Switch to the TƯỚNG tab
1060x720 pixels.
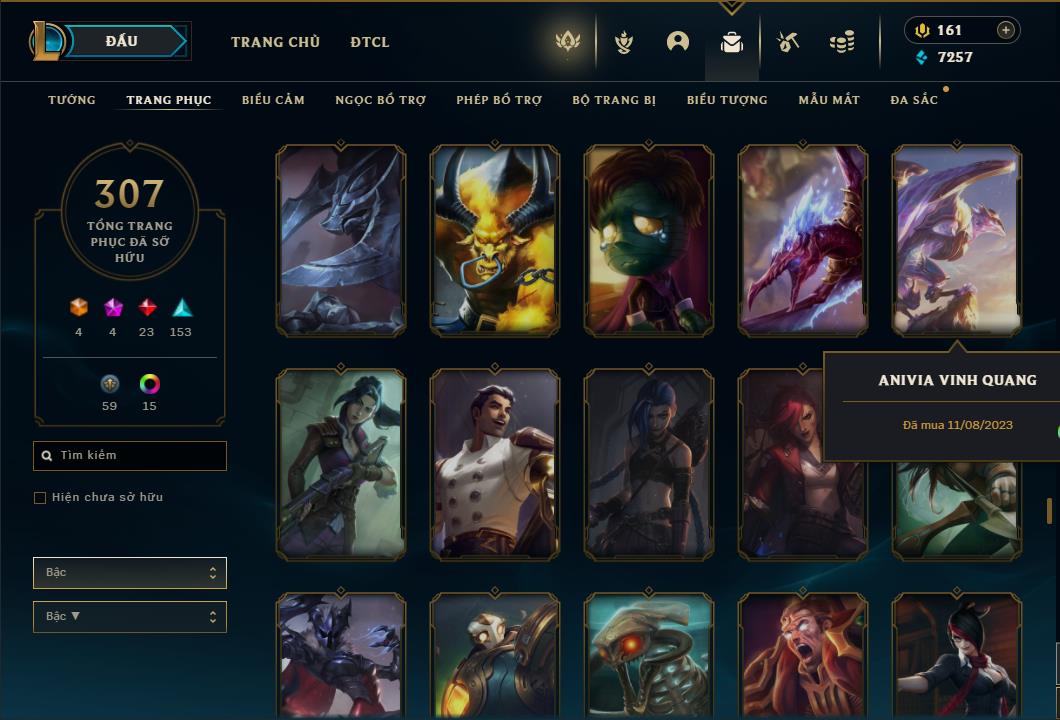pyautogui.click(x=72, y=100)
